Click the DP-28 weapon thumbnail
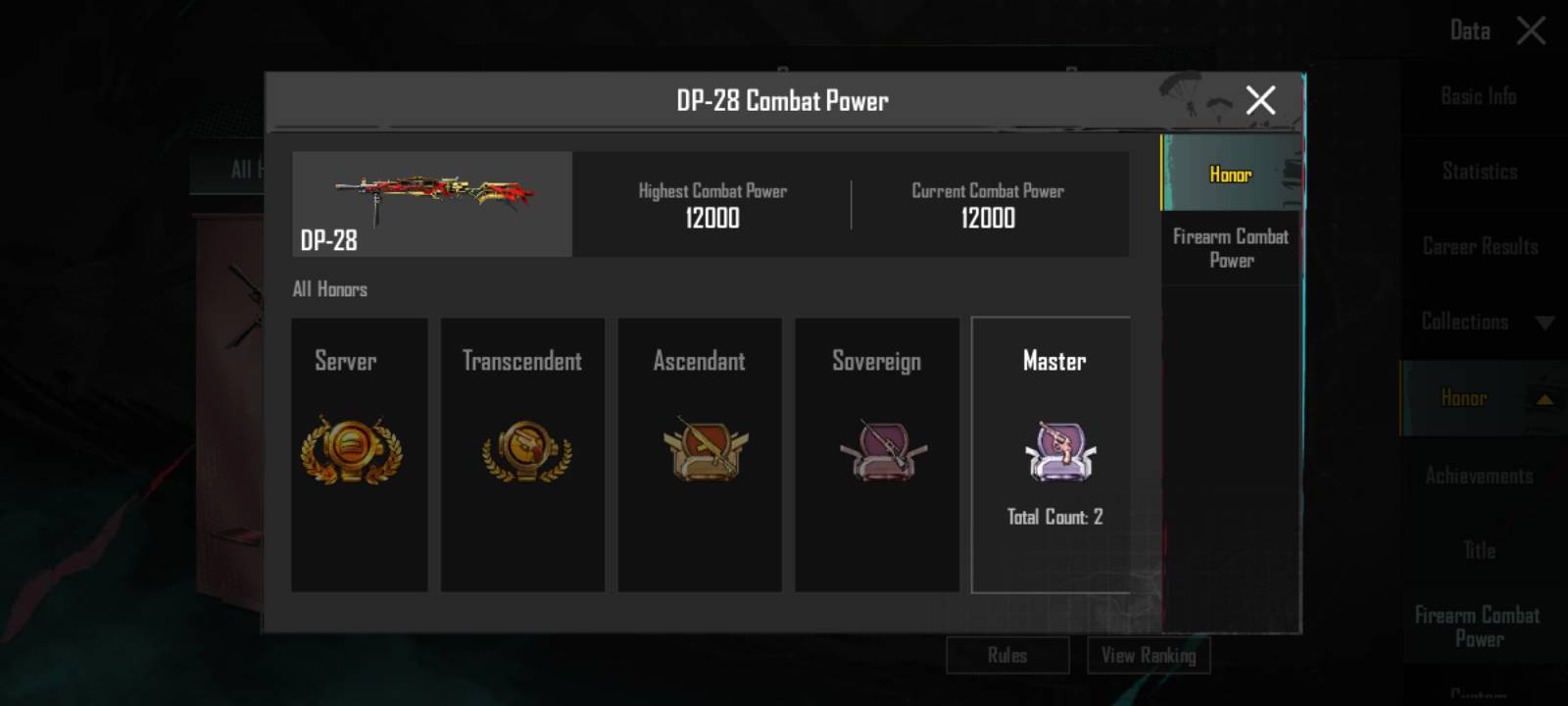This screenshot has height=706, width=1568. pyautogui.click(x=432, y=203)
